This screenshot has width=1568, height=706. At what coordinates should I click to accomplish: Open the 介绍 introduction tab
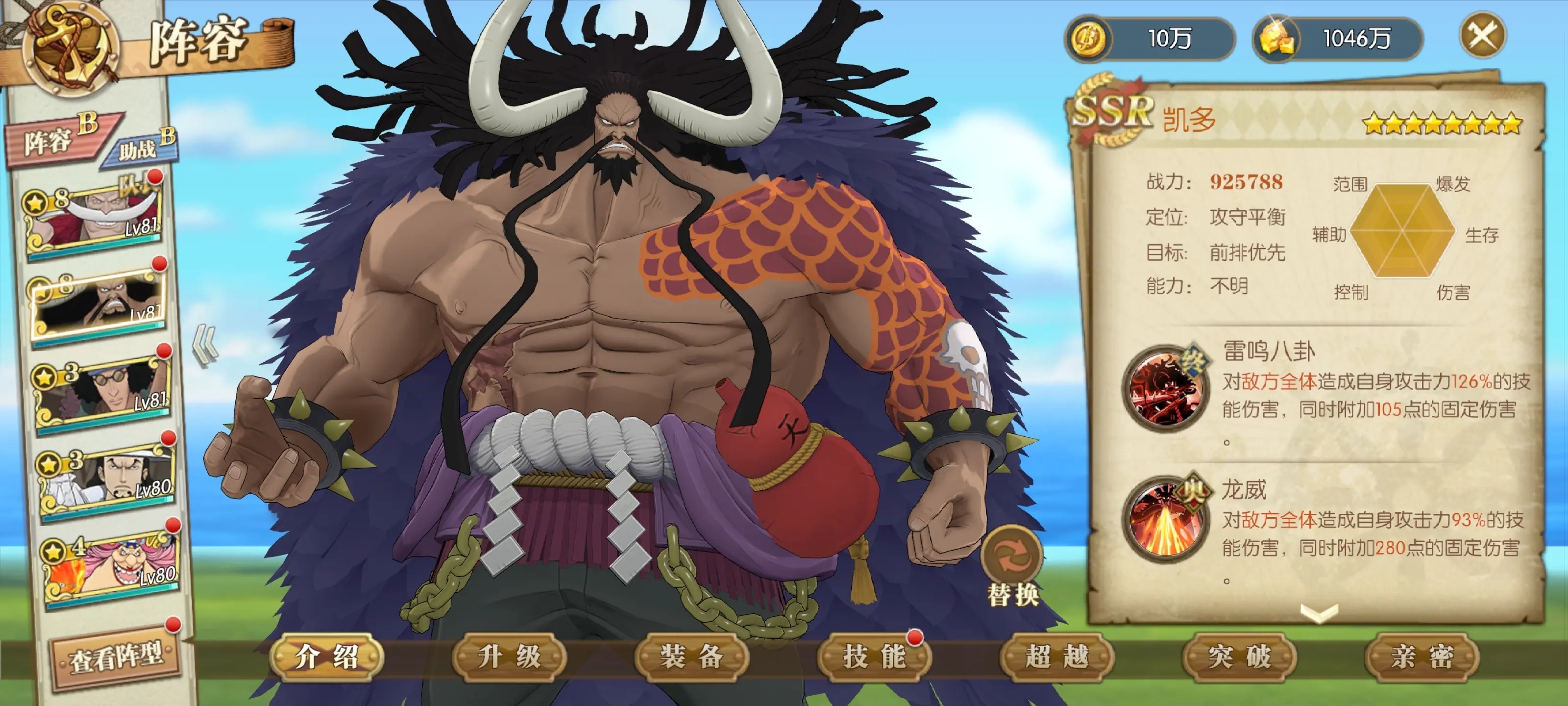click(x=327, y=656)
